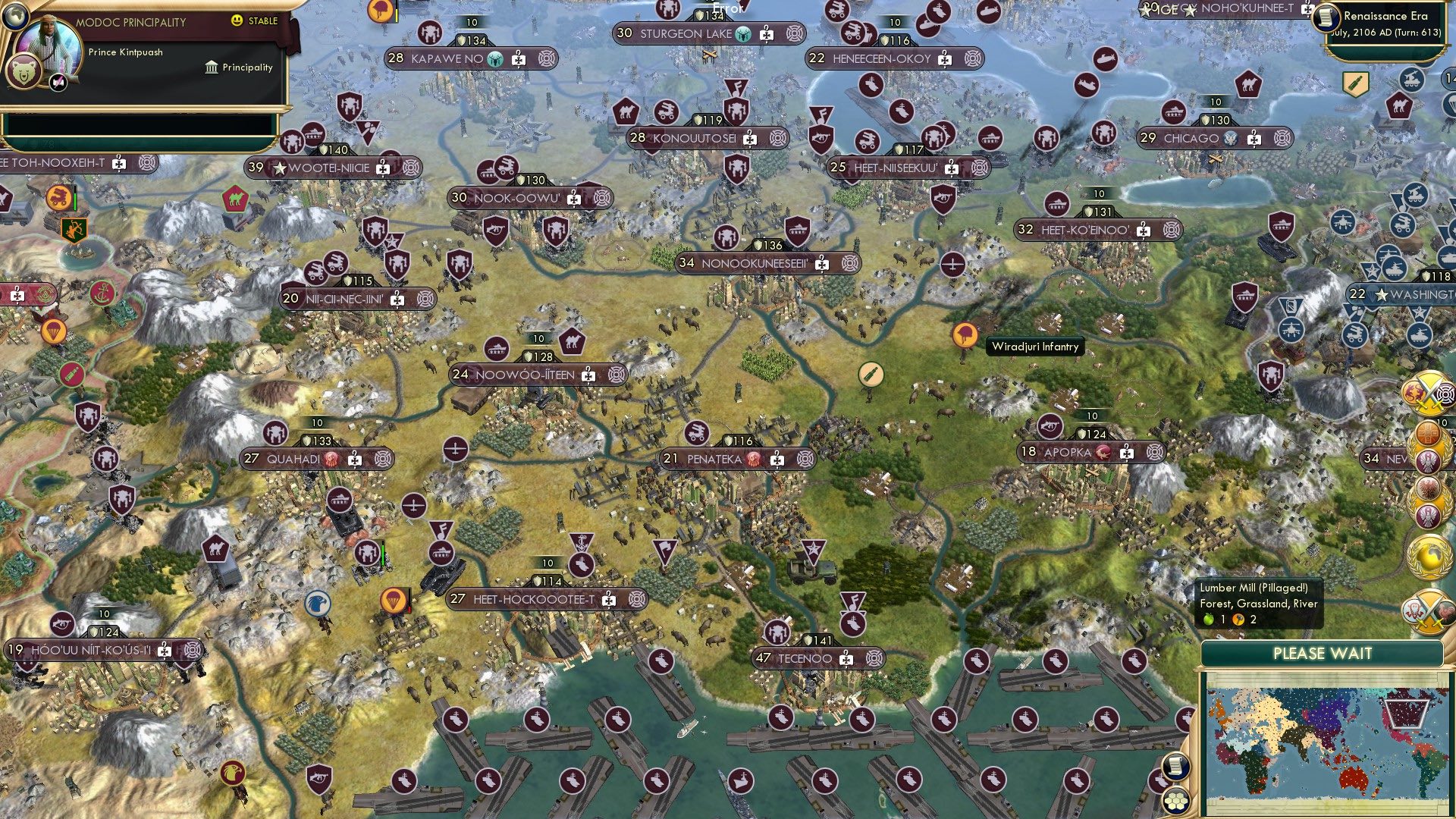Click the hexagon icon in bottom corner
This screenshot has width=1456, height=819.
1175,802
